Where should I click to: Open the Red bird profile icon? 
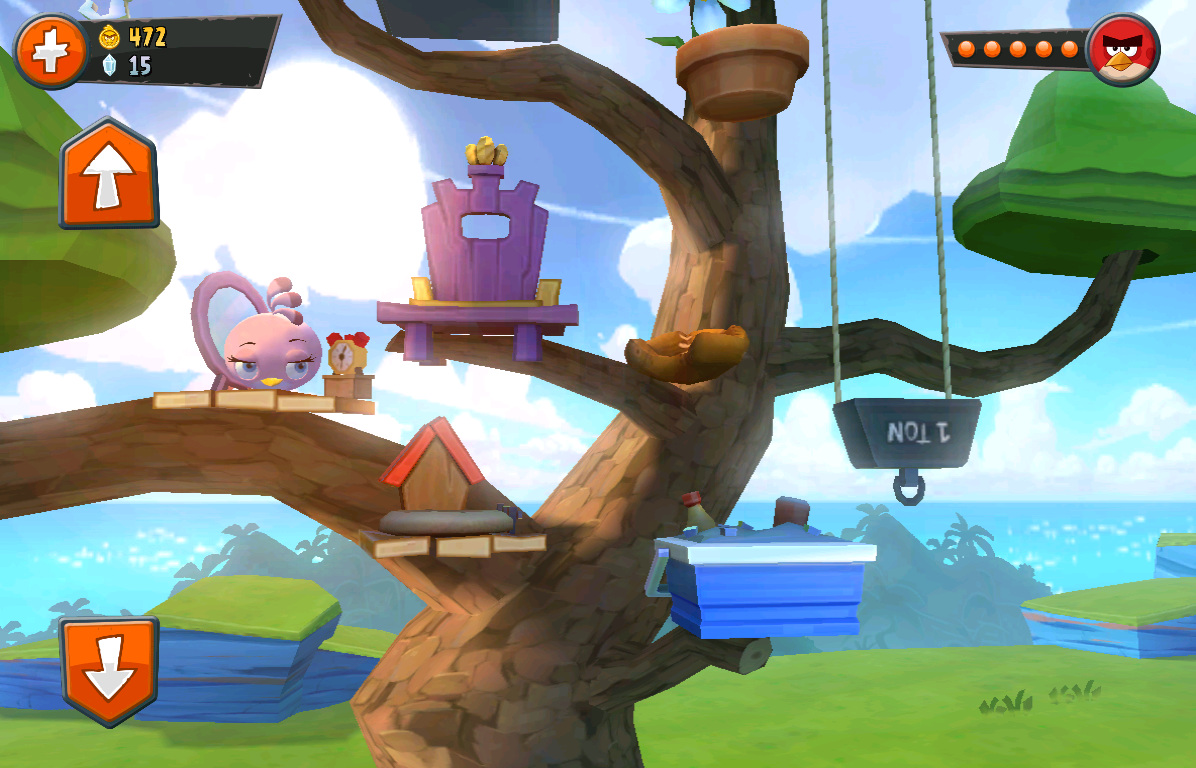pos(1122,49)
